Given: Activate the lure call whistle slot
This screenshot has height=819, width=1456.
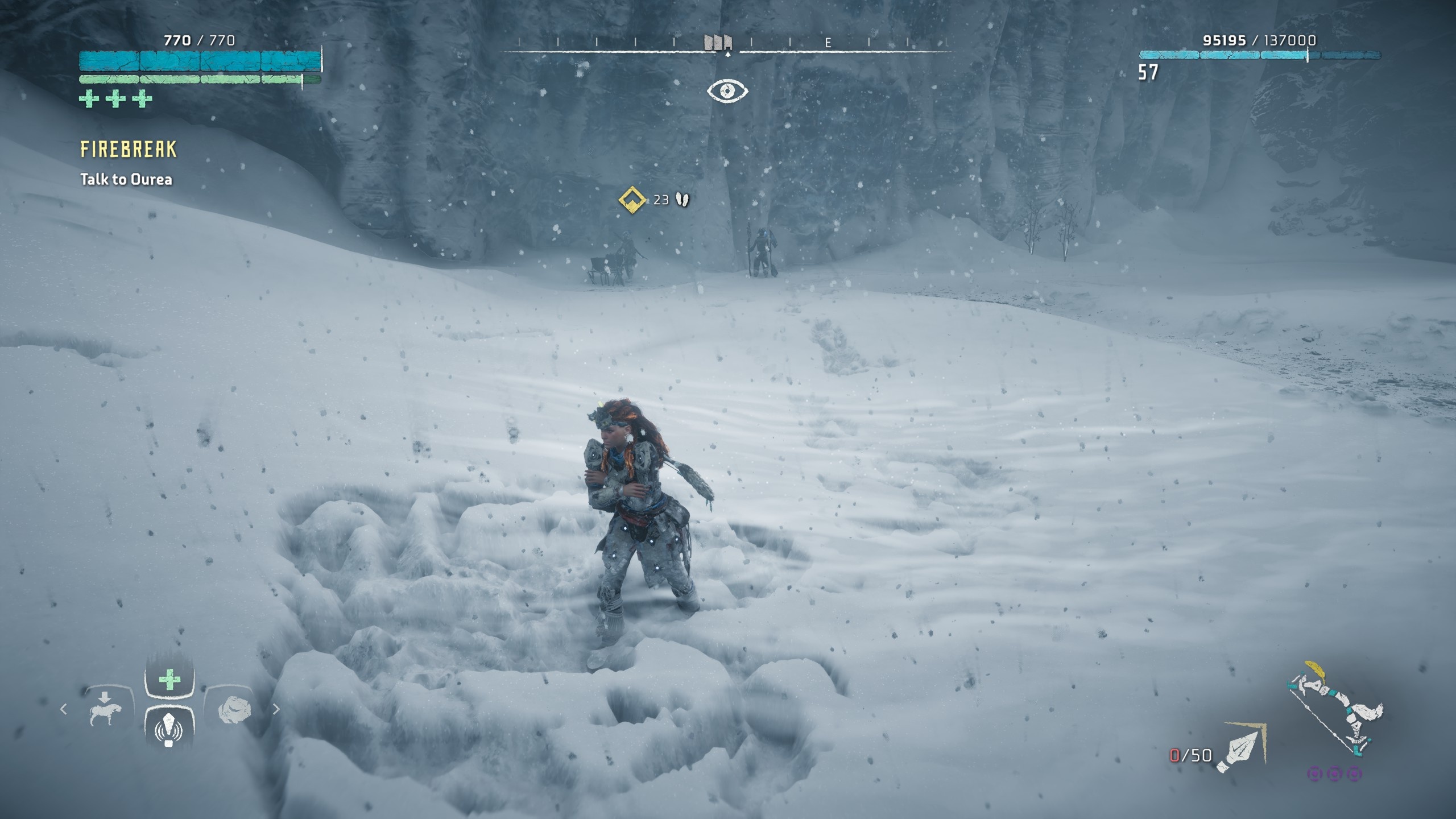Looking at the screenshot, I should pos(169,730).
